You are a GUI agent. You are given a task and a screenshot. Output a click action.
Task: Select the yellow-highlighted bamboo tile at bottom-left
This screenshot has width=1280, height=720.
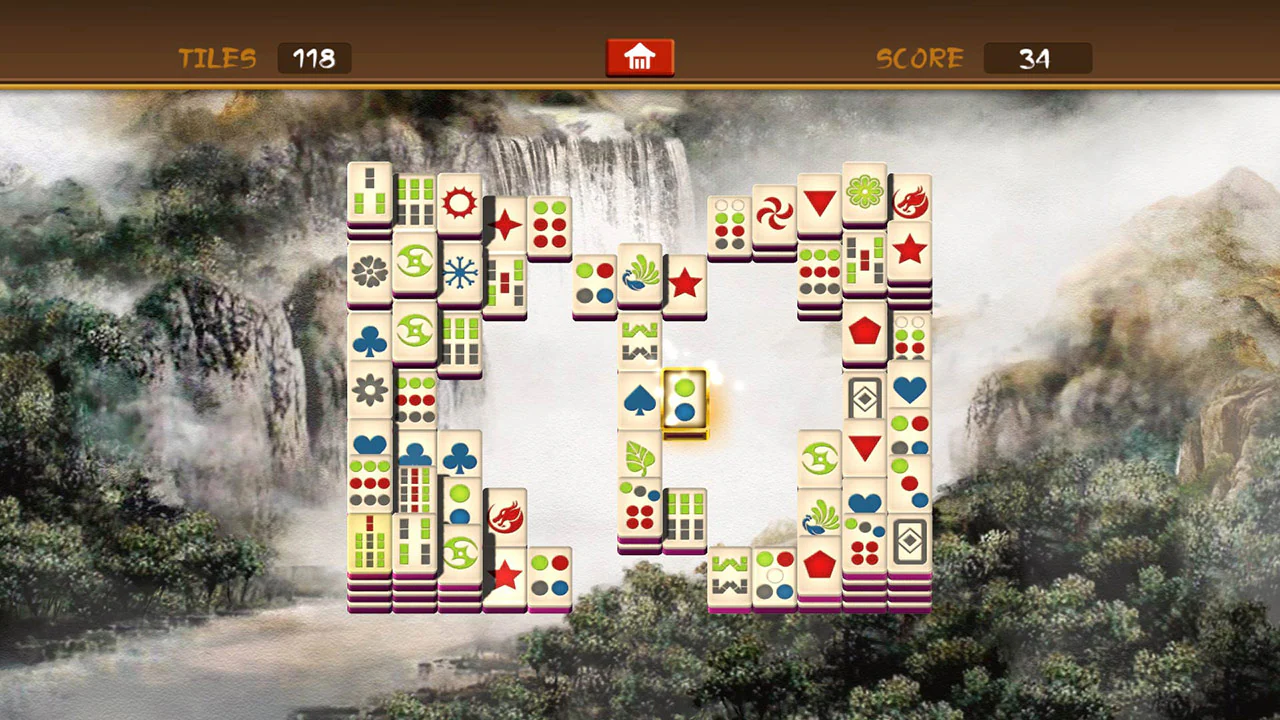point(369,540)
